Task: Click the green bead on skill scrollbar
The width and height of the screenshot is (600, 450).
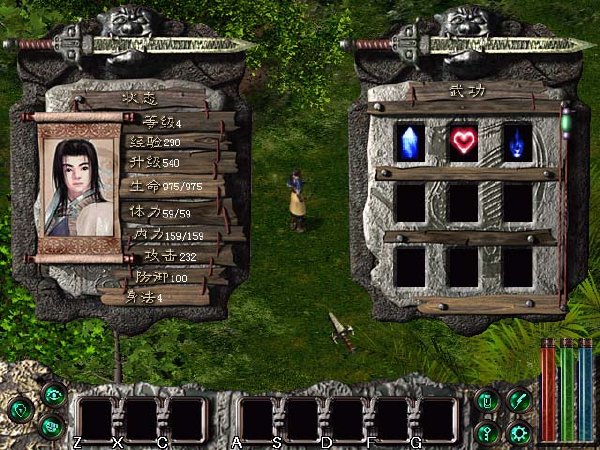Action: point(565,124)
